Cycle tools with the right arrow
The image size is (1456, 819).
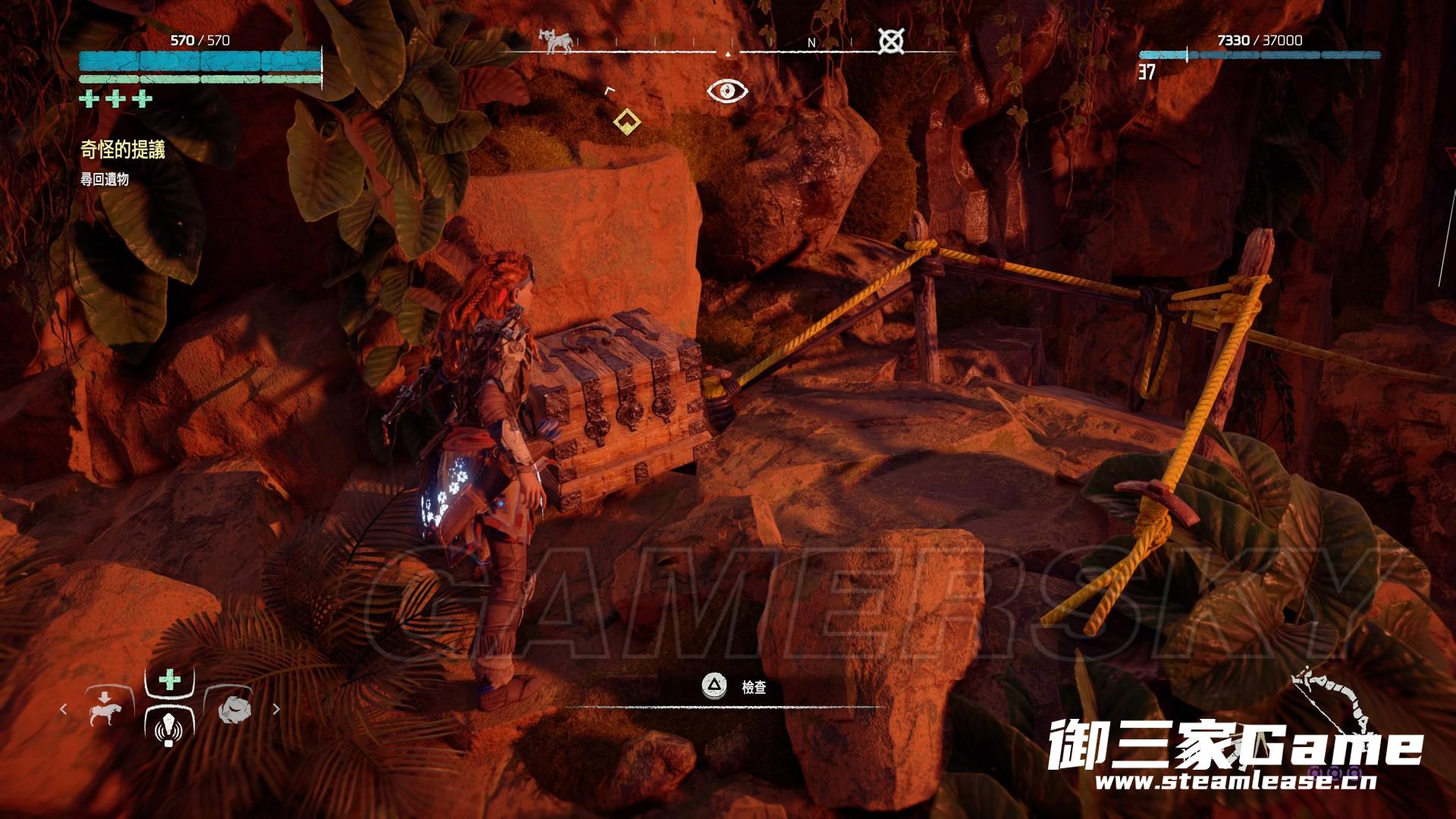[x=276, y=709]
